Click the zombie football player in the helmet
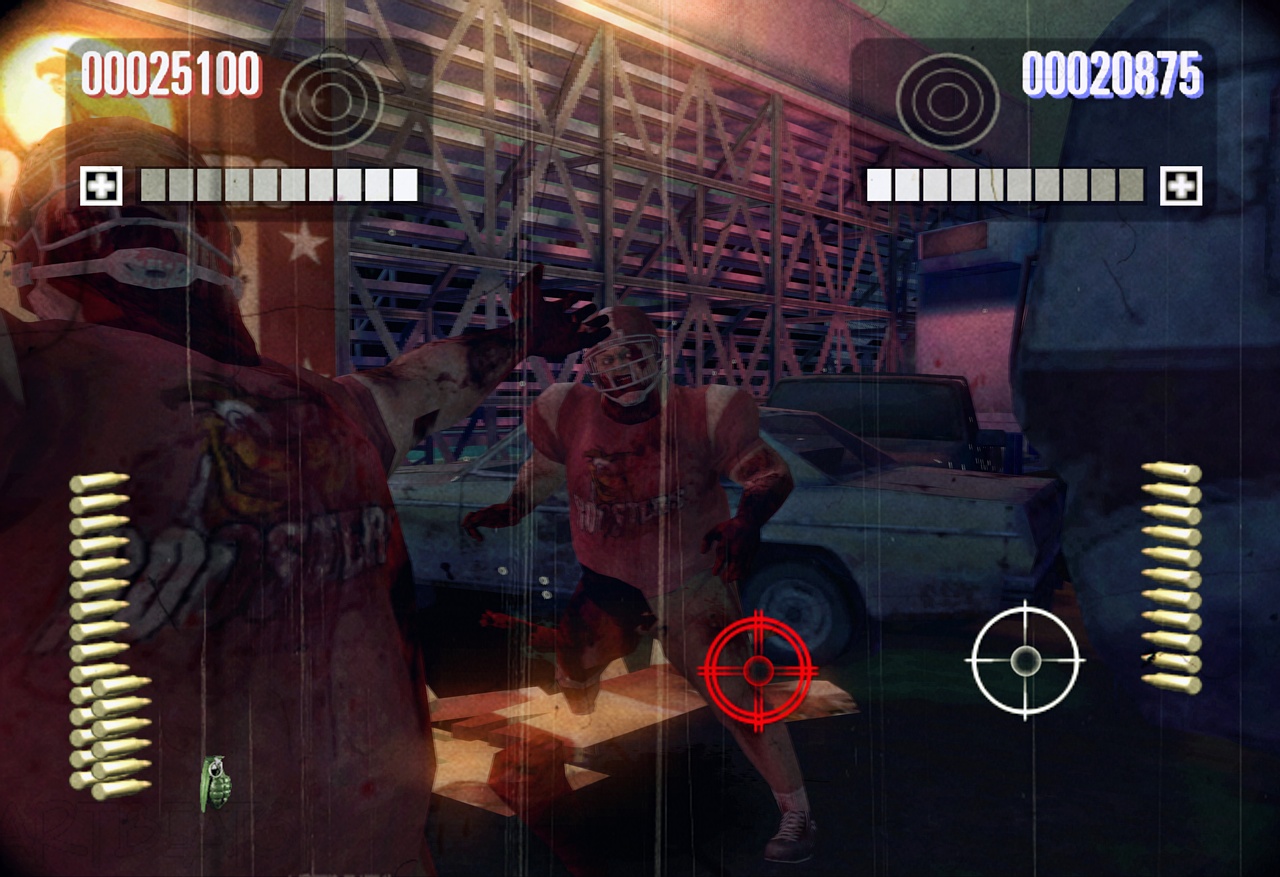This screenshot has width=1280, height=877. coord(625,450)
